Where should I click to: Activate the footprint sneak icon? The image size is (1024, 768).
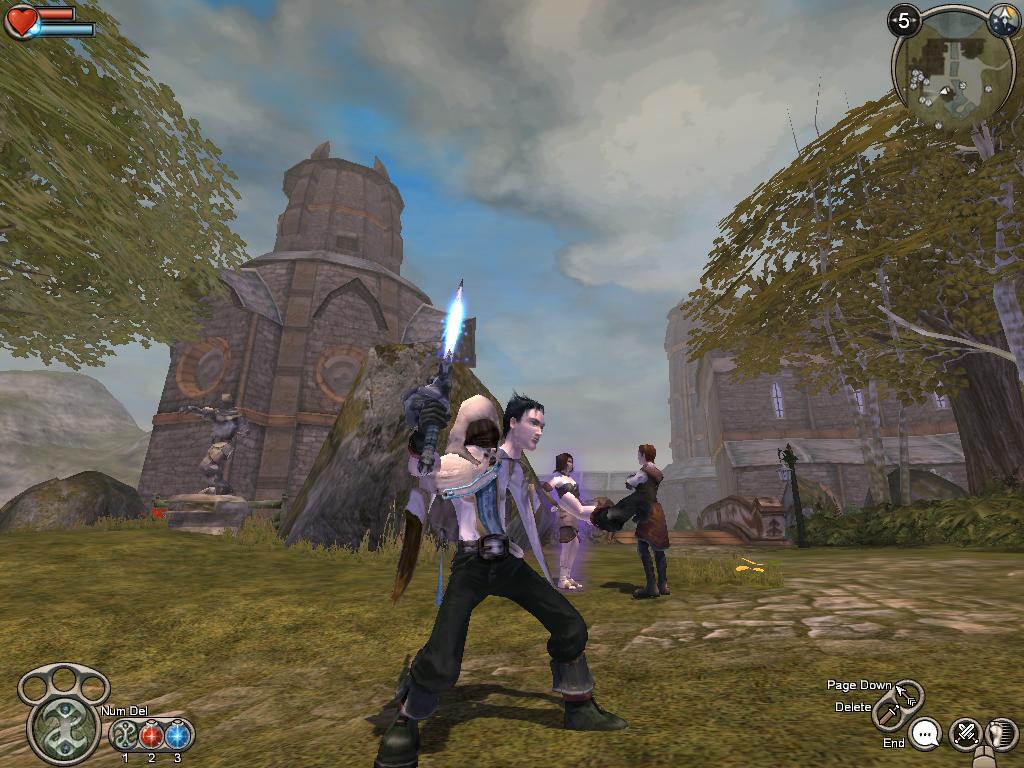tap(1001, 735)
